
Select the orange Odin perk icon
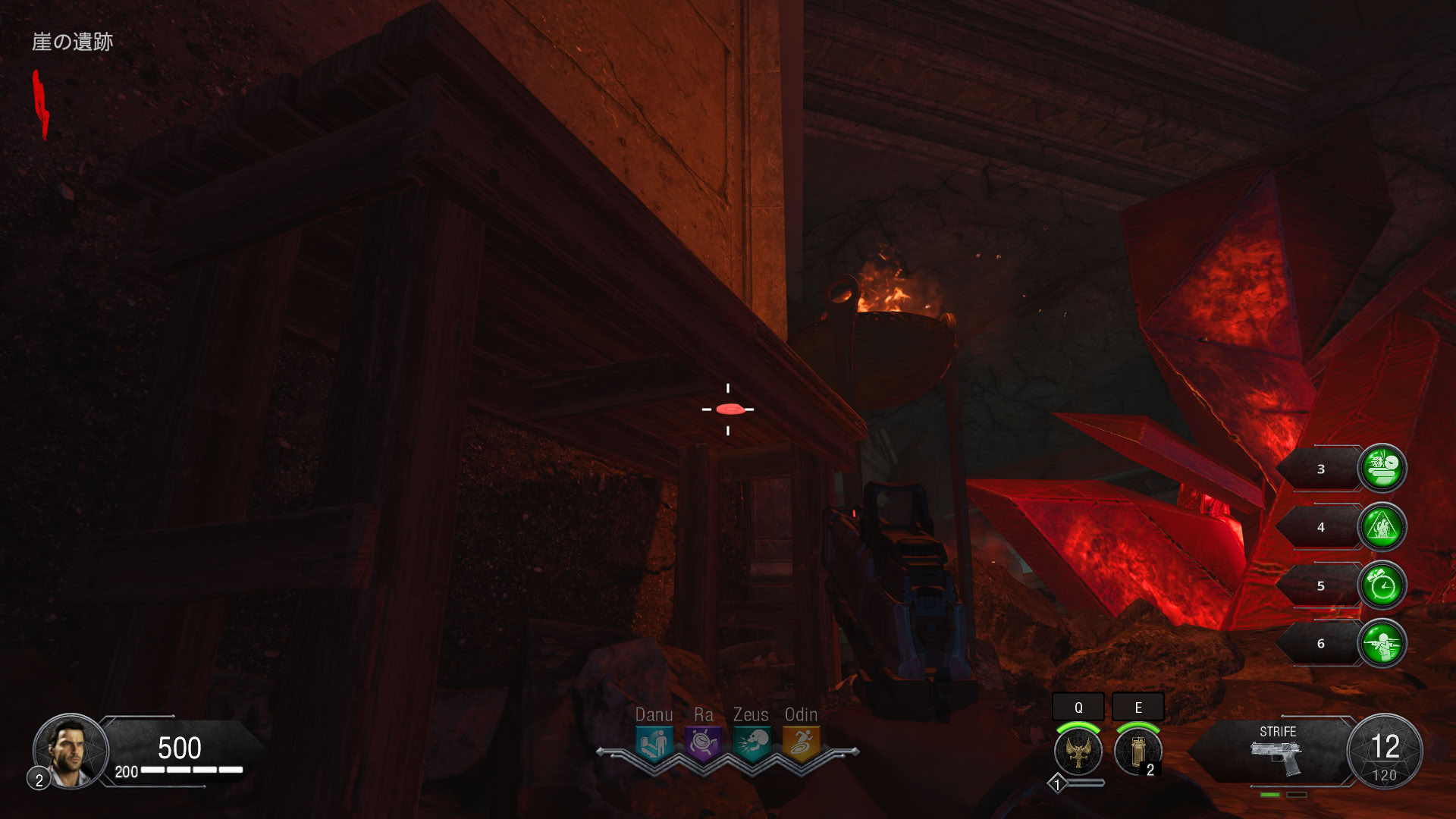pos(801,743)
